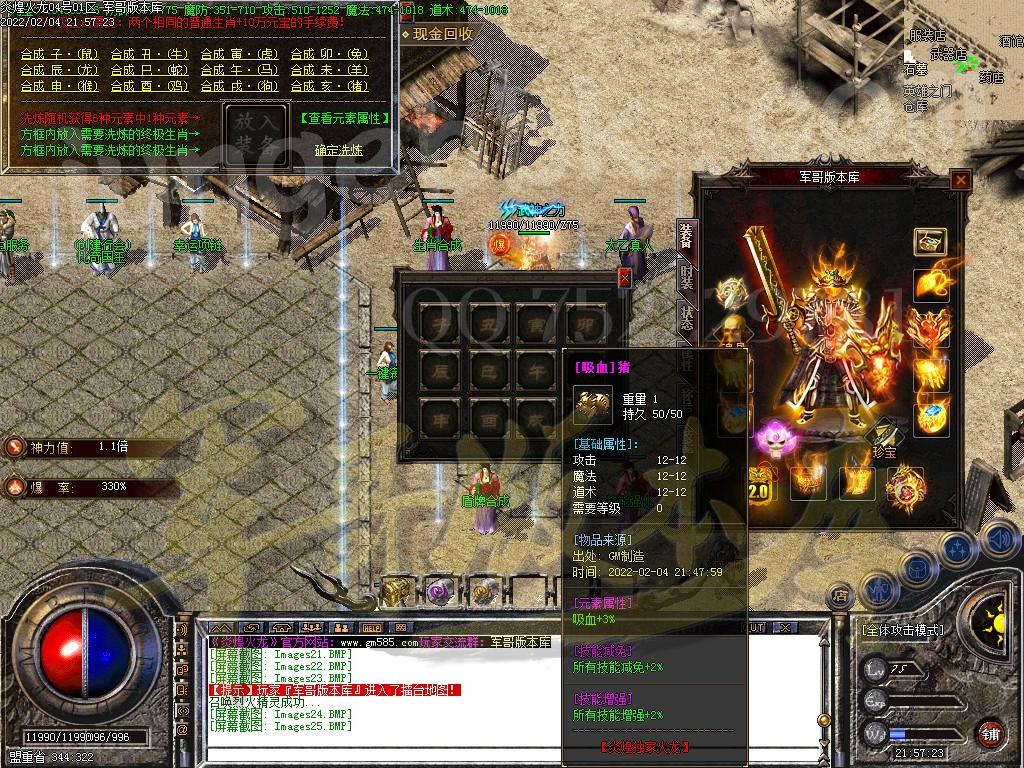Image resolution: width=1024 pixels, height=768 pixels.
Task: Open the gold chest shortcut on belt bar
Action: [x=397, y=592]
